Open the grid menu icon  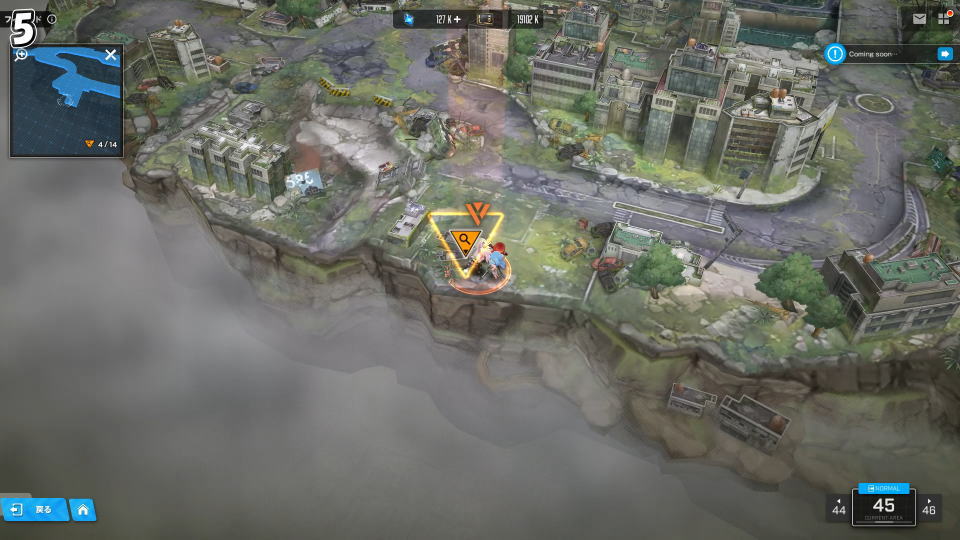click(x=943, y=19)
